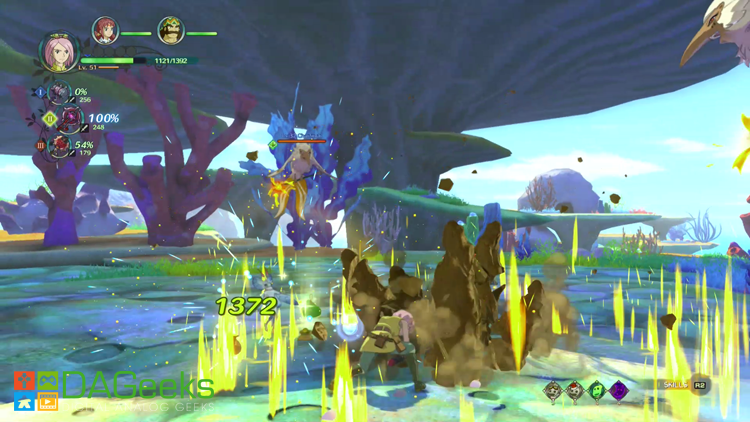Switch to weapon slot III at 54%
The width and height of the screenshot is (750, 422).
(62, 147)
